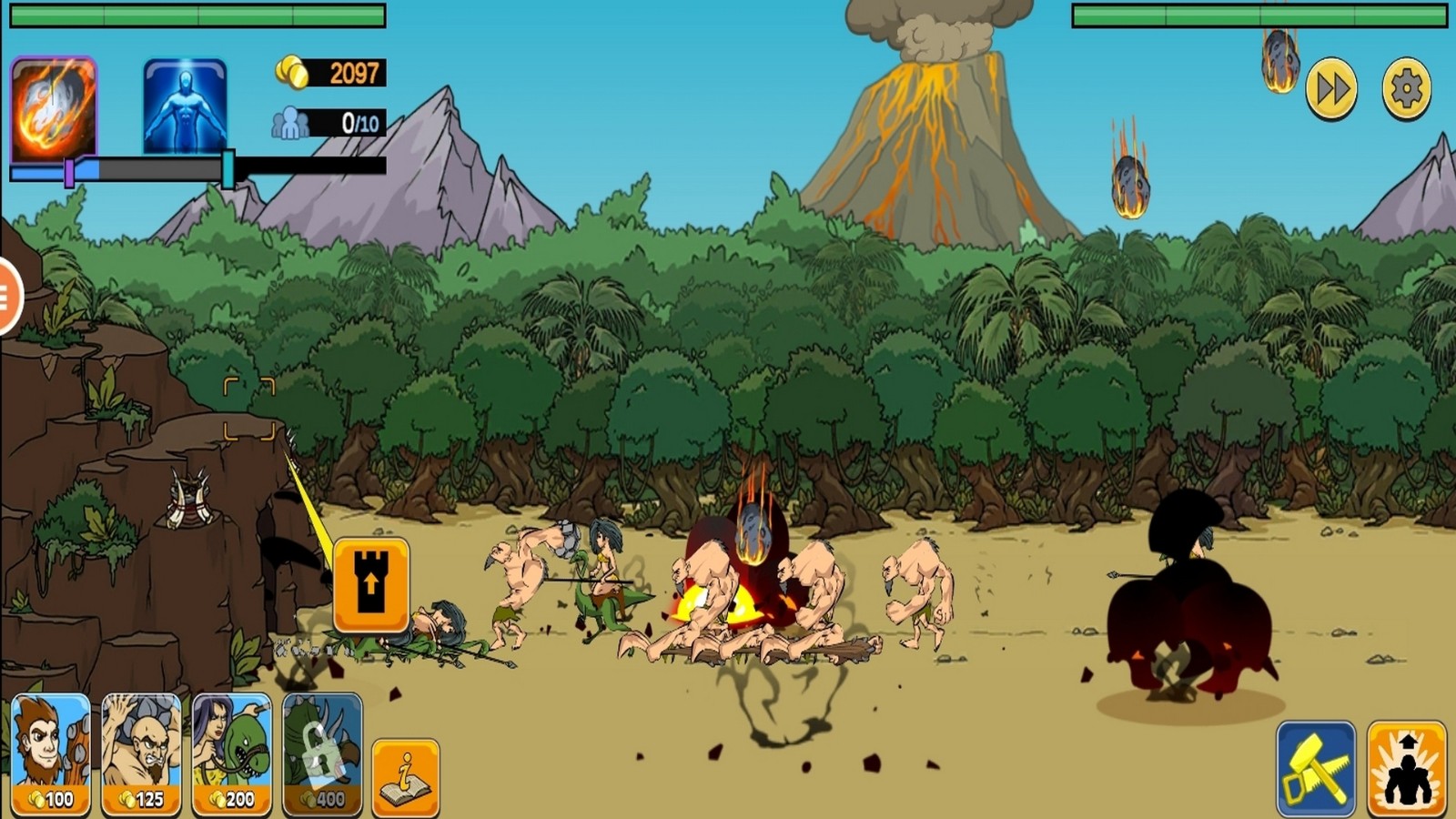The image size is (1456, 819).
Task: Select the locked 400-gold dinosaur unit
Action: (x=322, y=753)
